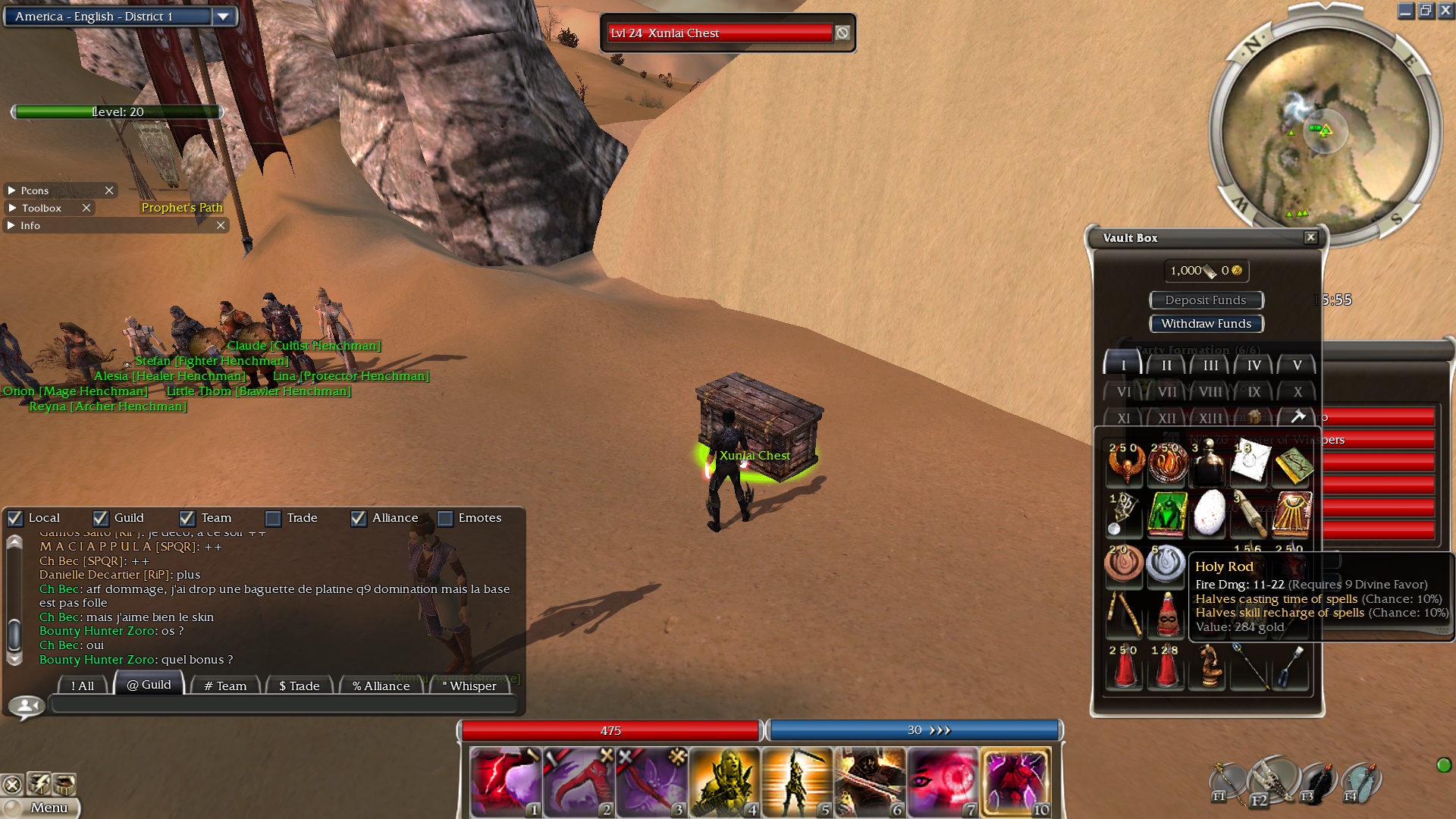This screenshot has width=1456, height=819.
Task: Click the chat text input field
Action: point(284,705)
